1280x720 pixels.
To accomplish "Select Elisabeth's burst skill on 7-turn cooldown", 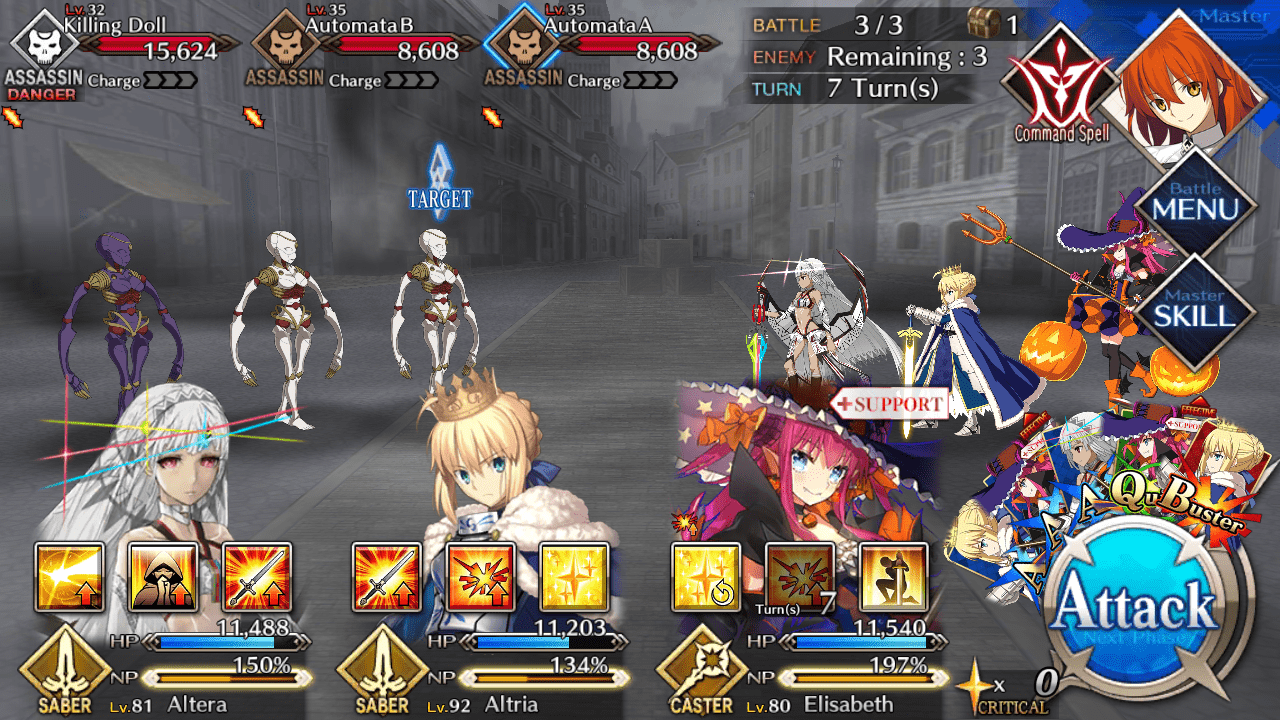I will [x=800, y=577].
